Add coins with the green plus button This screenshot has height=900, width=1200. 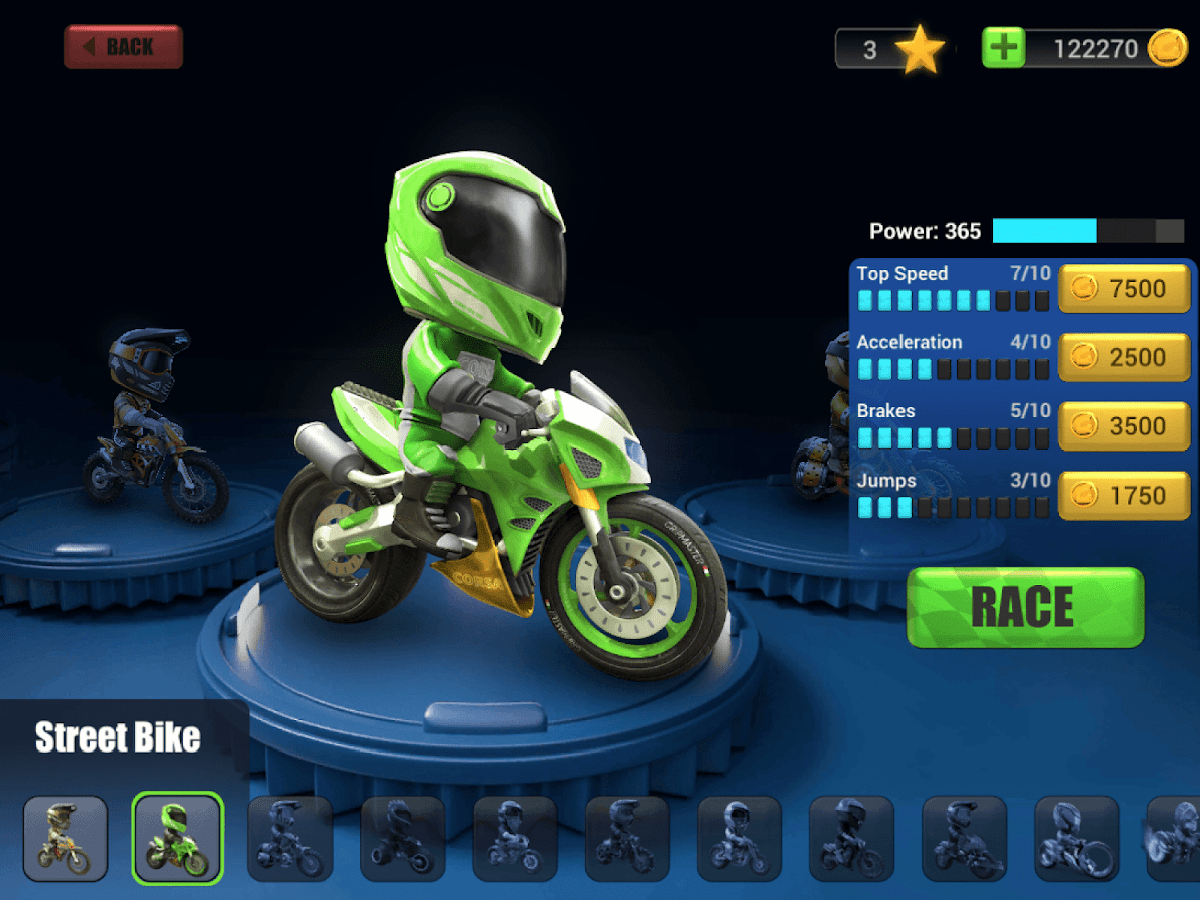click(1003, 48)
